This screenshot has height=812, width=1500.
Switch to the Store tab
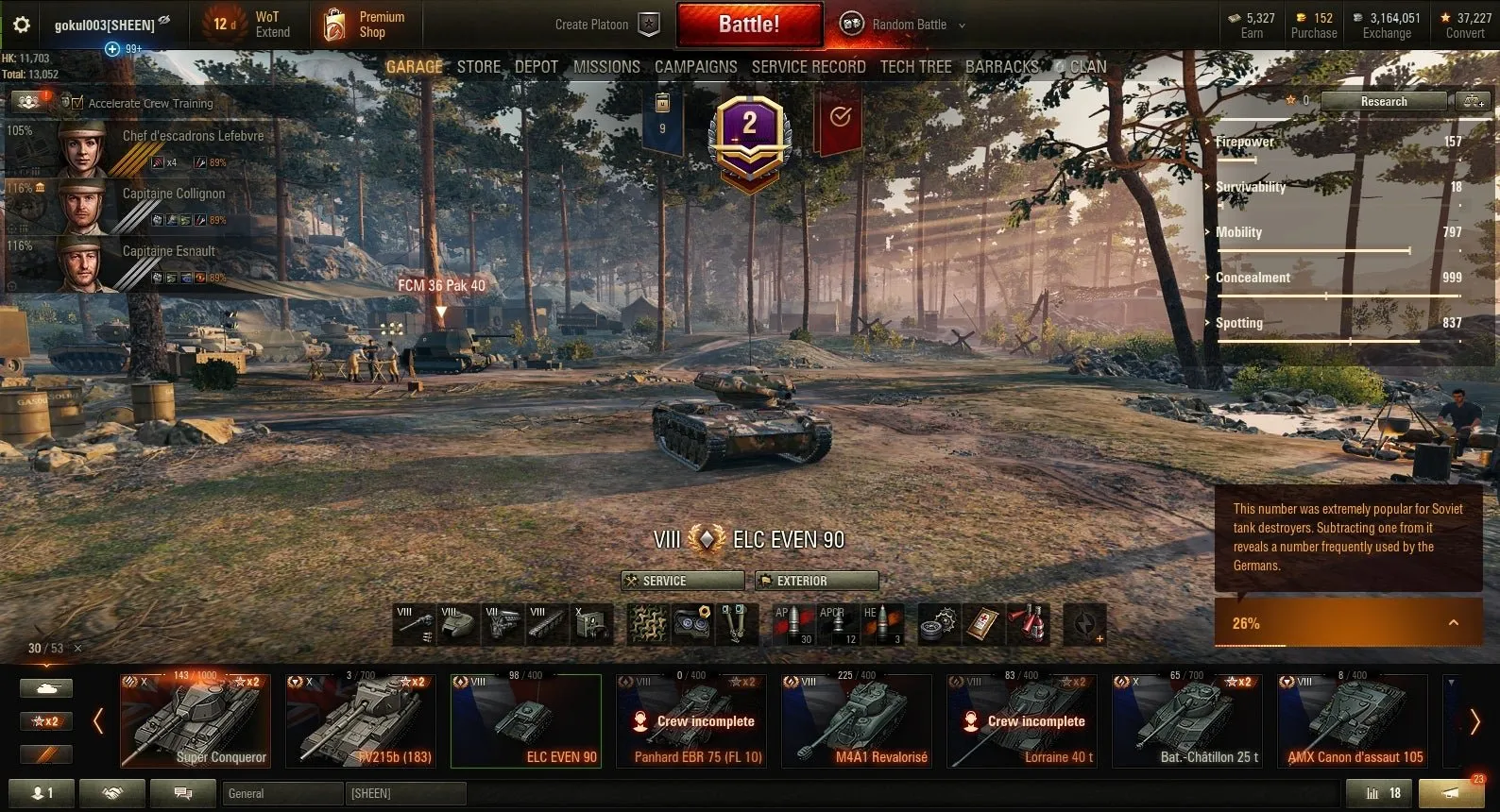coord(479,67)
